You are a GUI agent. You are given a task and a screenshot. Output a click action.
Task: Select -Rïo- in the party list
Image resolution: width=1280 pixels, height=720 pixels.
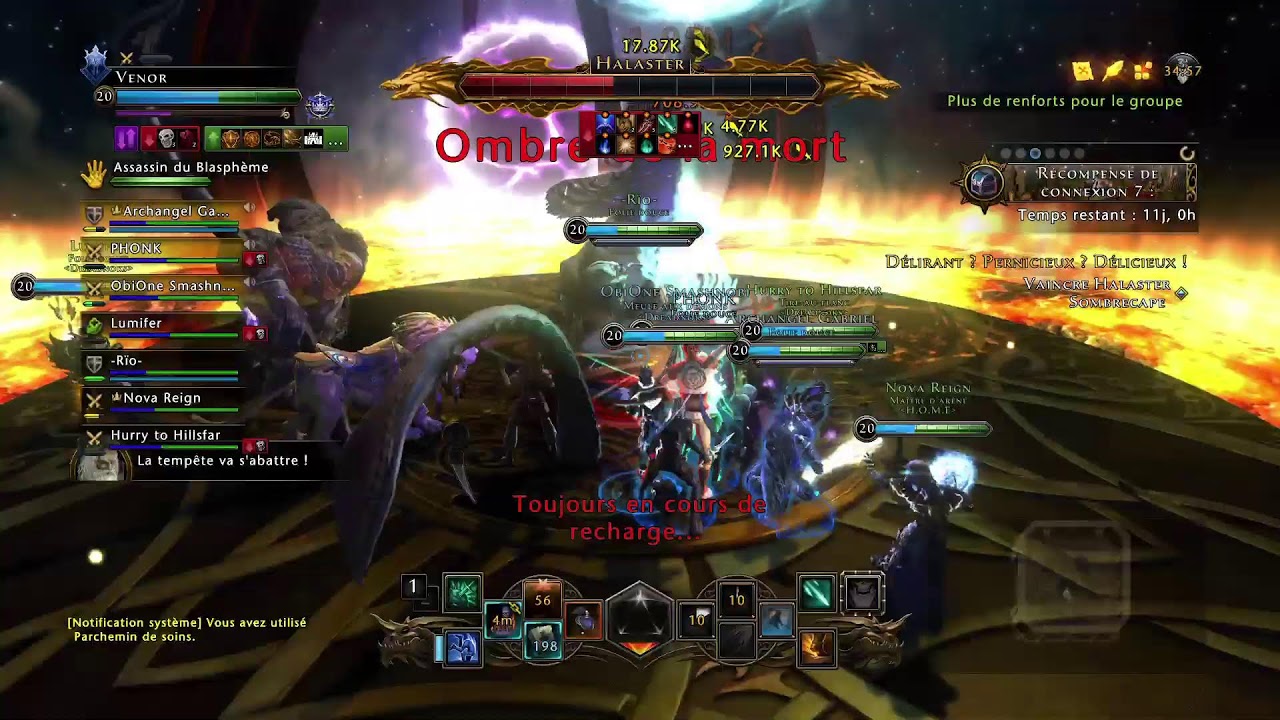pos(128,361)
